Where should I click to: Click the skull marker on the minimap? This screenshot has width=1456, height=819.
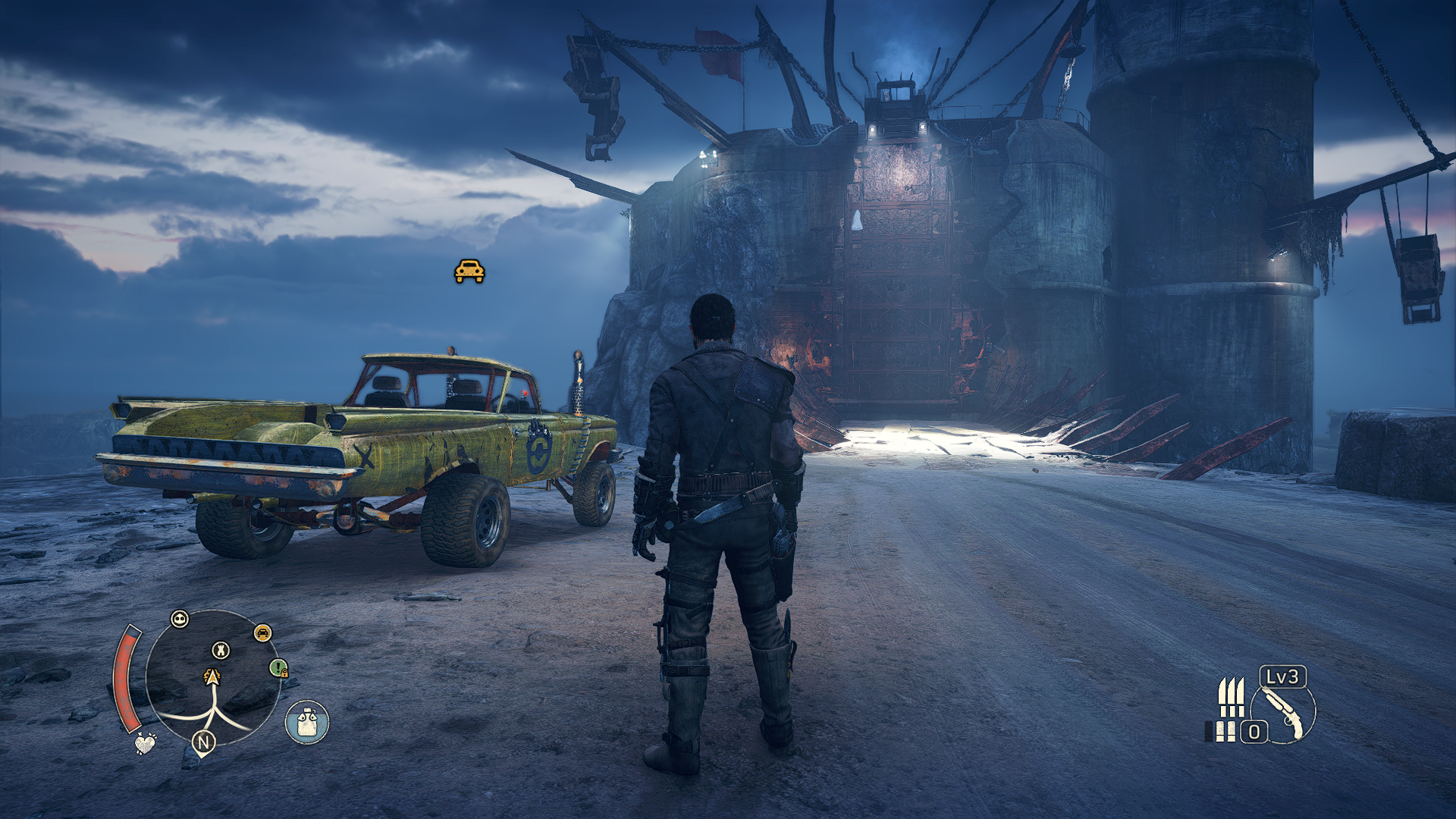[180, 619]
